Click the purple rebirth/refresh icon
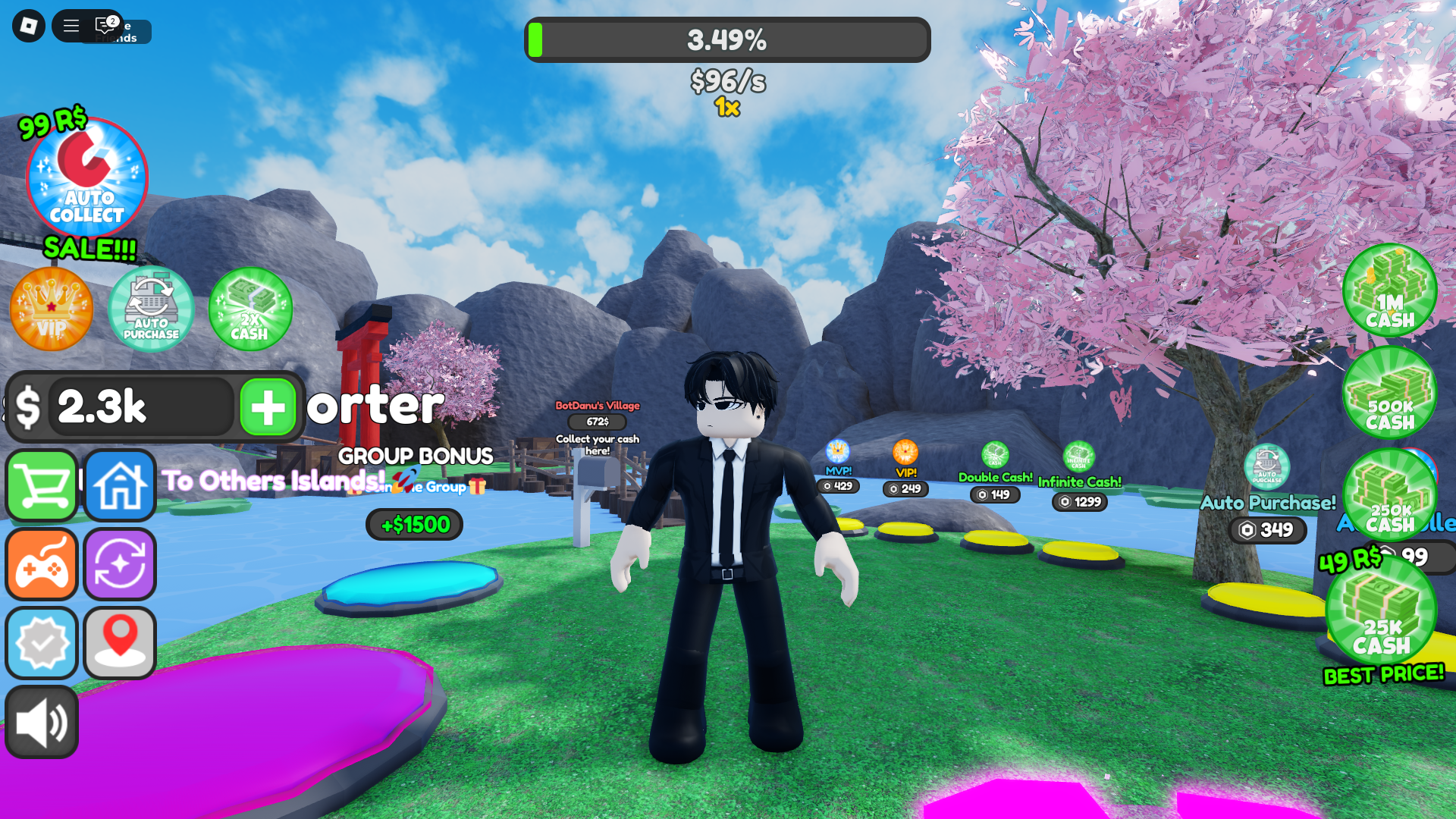 click(x=120, y=565)
